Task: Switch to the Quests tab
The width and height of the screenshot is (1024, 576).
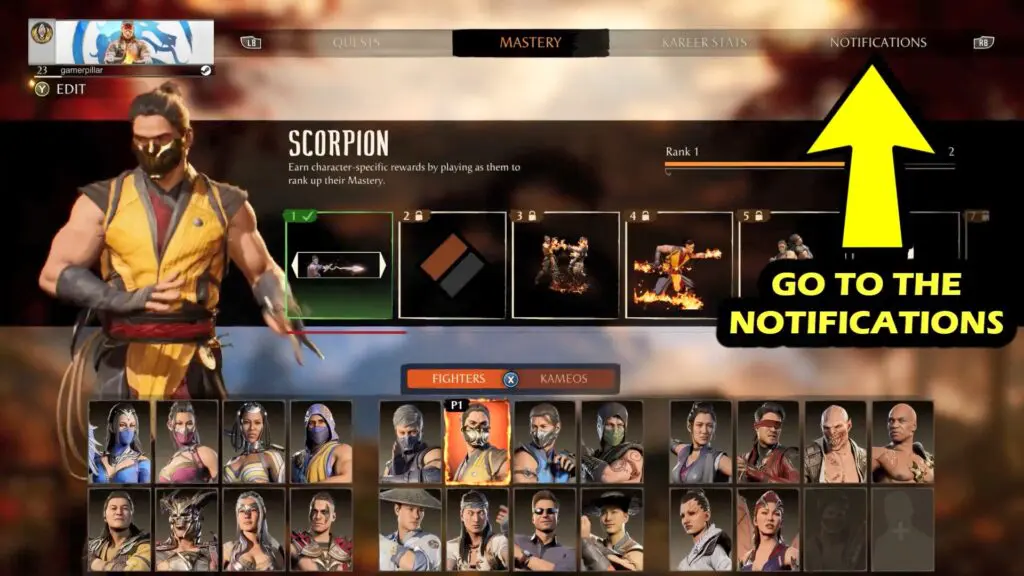Action: (x=359, y=43)
